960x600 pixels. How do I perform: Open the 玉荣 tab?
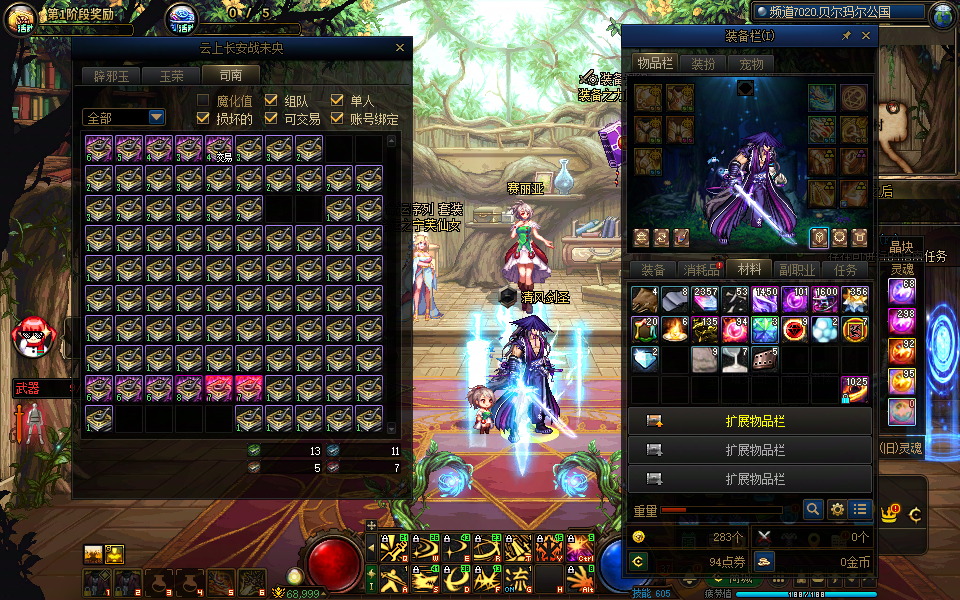pos(170,75)
